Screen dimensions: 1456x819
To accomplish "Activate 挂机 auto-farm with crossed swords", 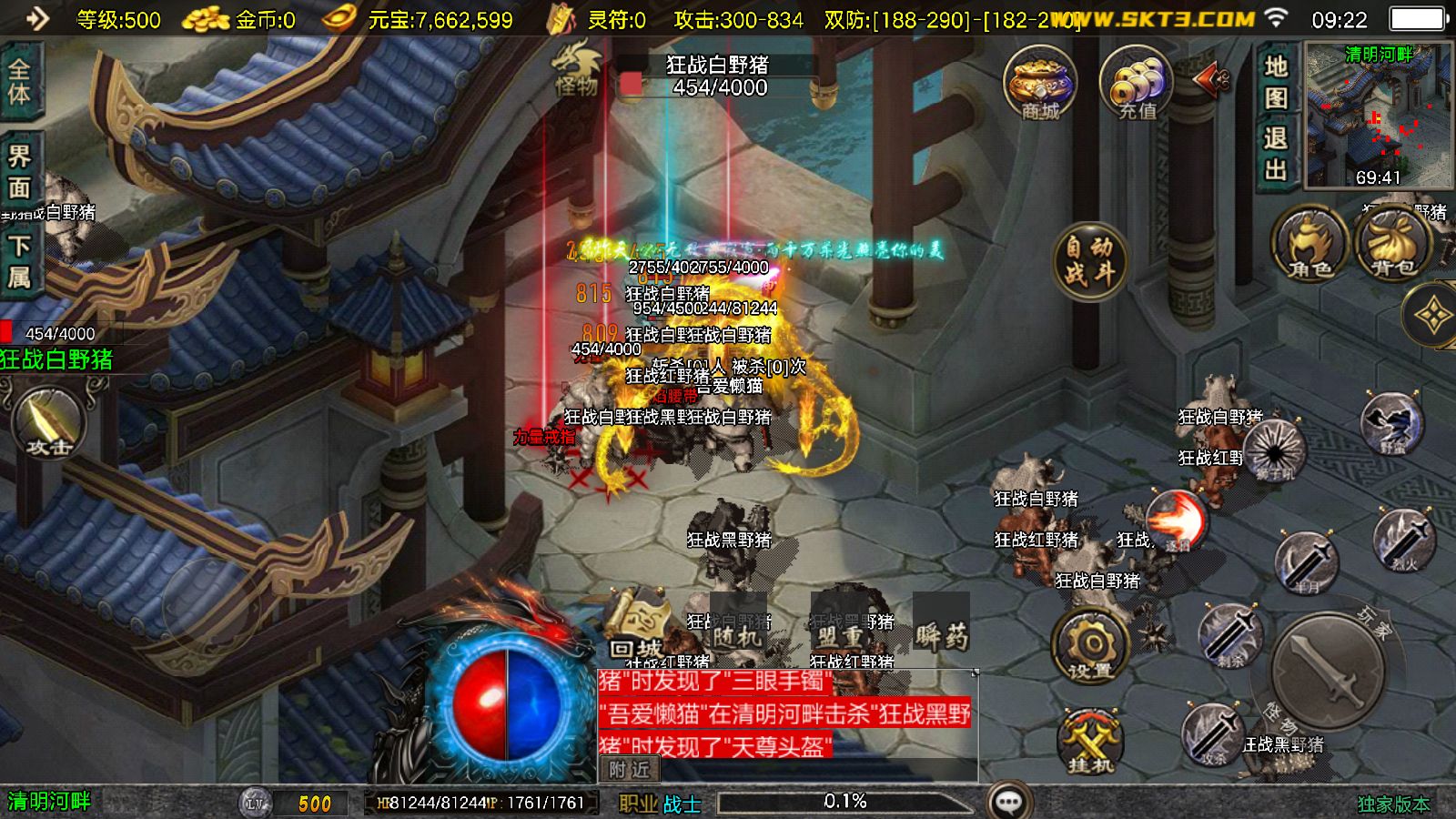I will (1090, 742).
